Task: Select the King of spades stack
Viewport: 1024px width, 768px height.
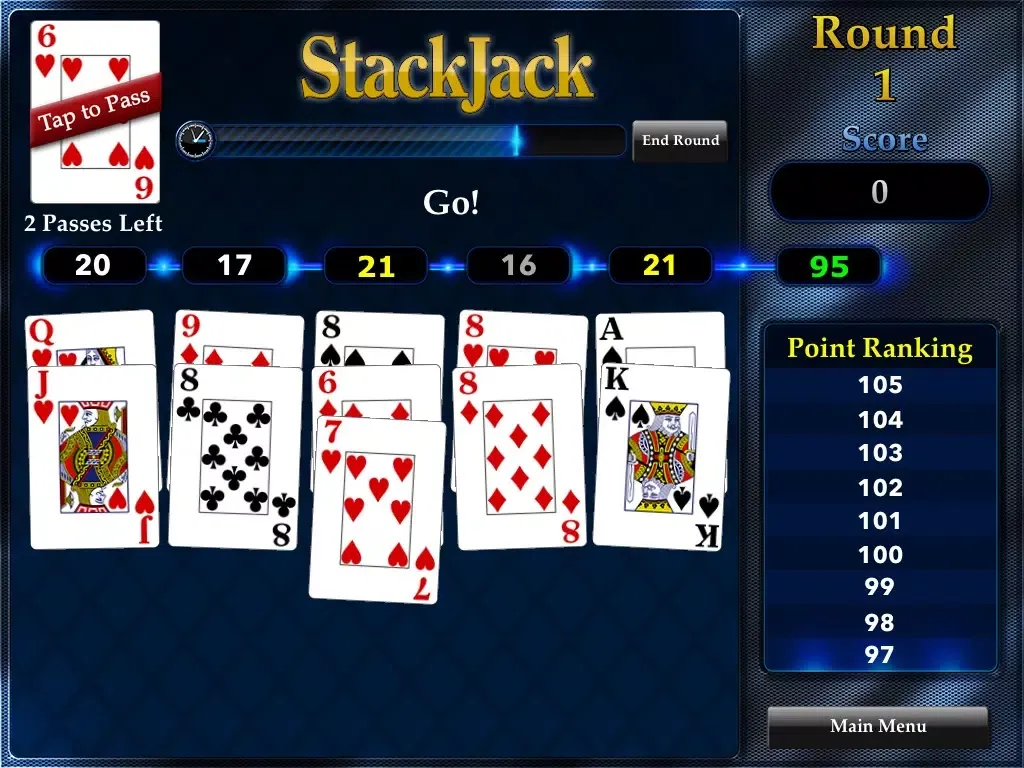Action: [660, 457]
